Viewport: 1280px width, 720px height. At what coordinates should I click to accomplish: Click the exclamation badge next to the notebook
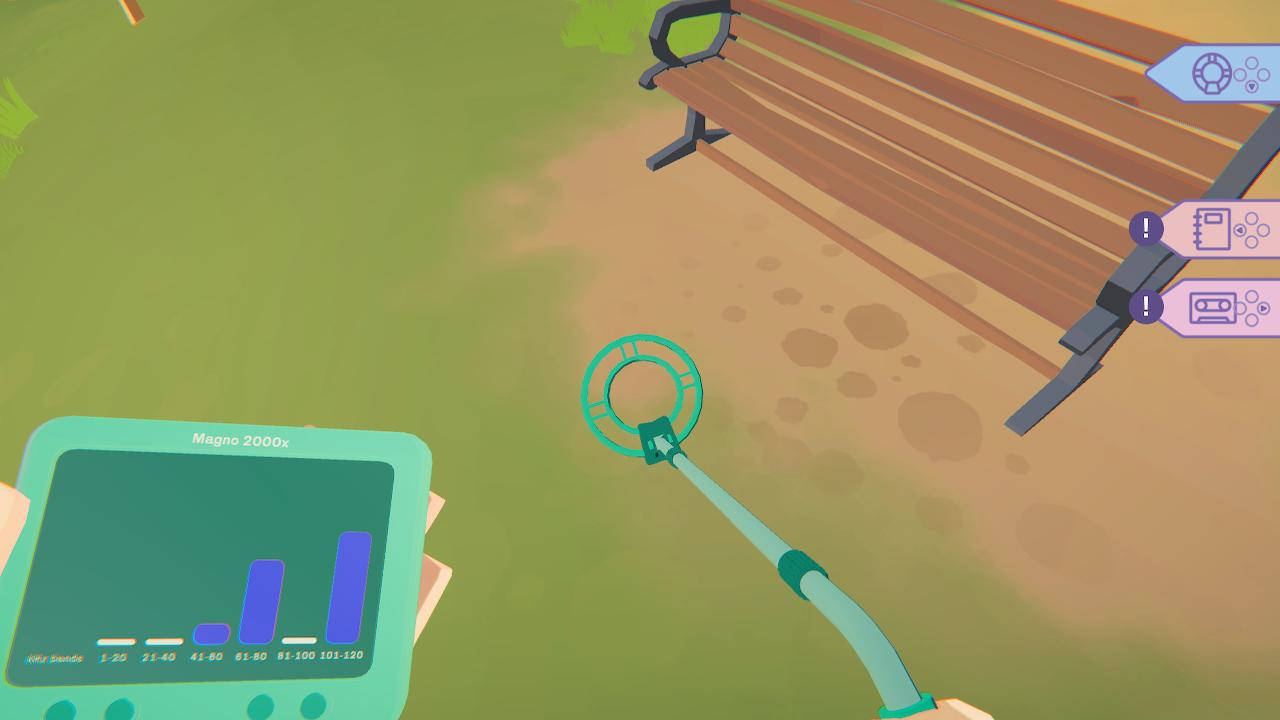[x=1146, y=228]
